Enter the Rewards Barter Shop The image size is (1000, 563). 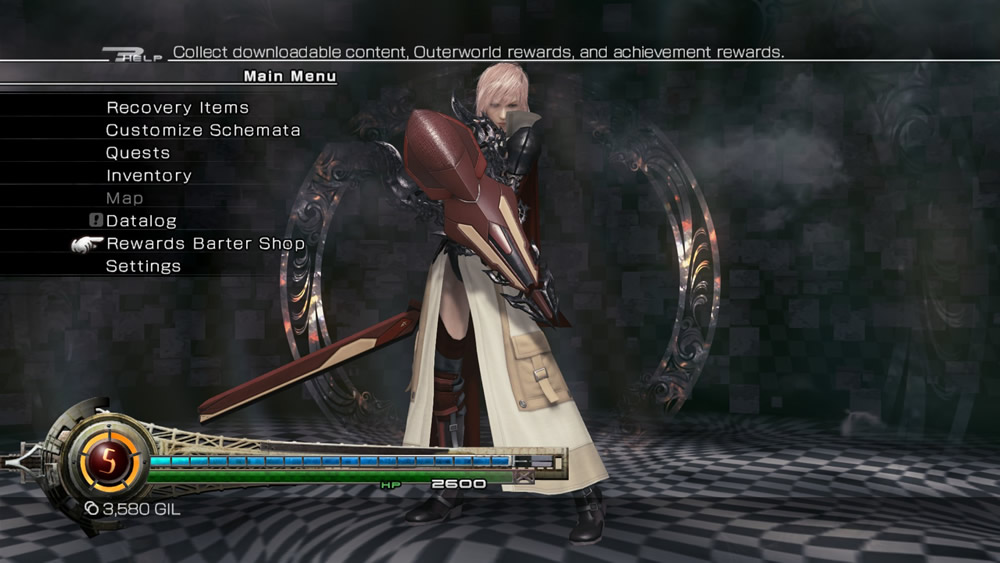[x=205, y=244]
